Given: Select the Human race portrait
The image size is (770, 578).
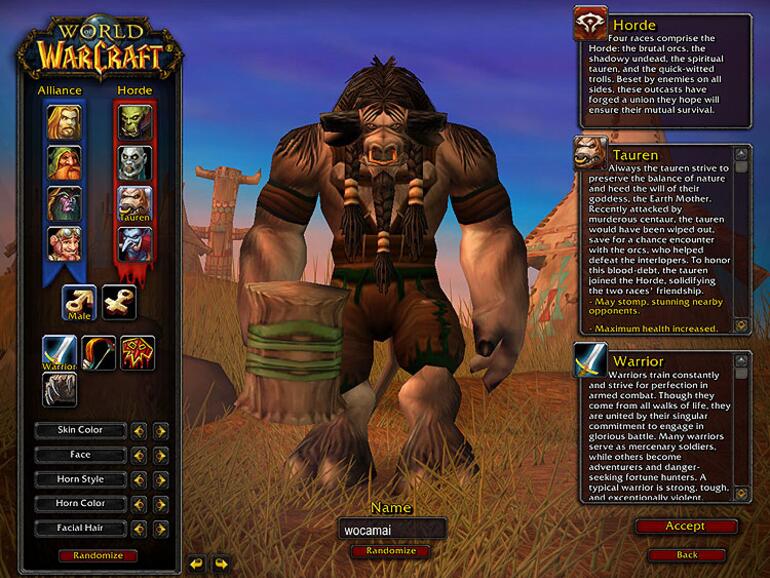Looking at the screenshot, I should point(63,123).
